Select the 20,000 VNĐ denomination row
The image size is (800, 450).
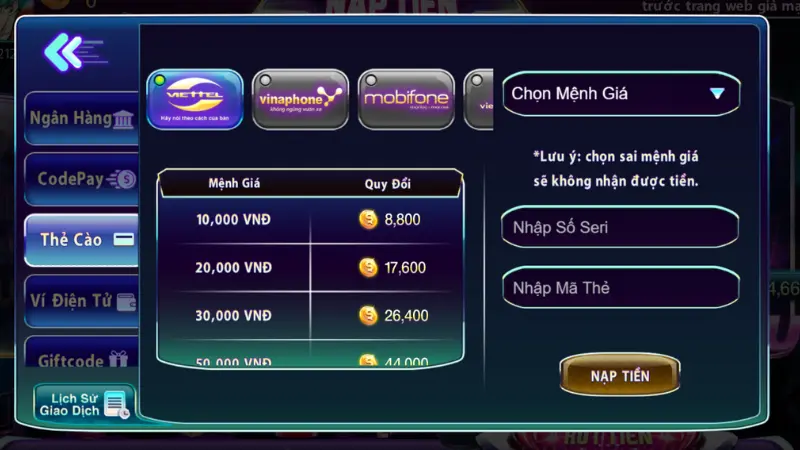[x=310, y=267]
